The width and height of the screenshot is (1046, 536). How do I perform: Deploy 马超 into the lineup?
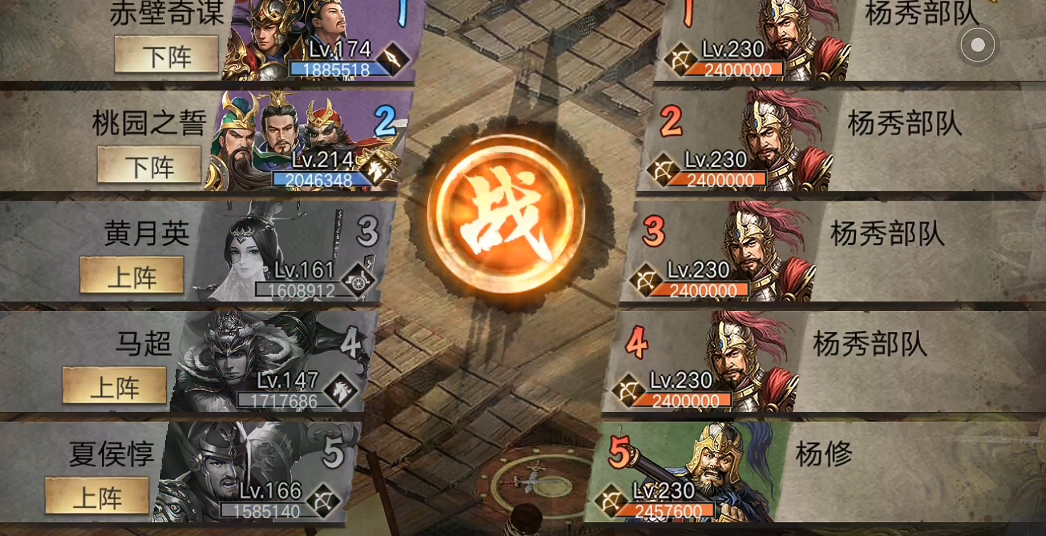tap(114, 386)
